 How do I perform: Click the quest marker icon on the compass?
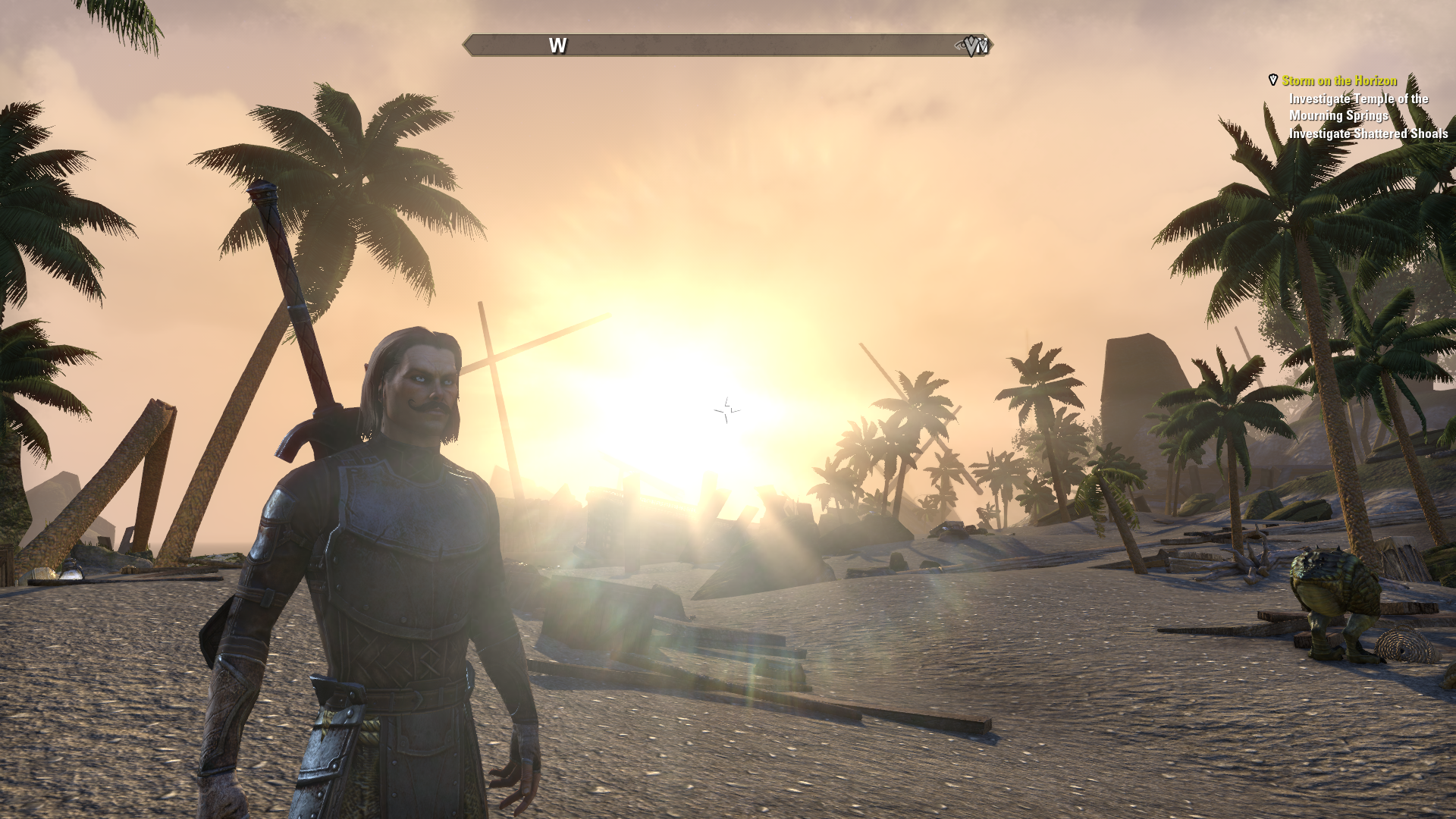(x=973, y=46)
